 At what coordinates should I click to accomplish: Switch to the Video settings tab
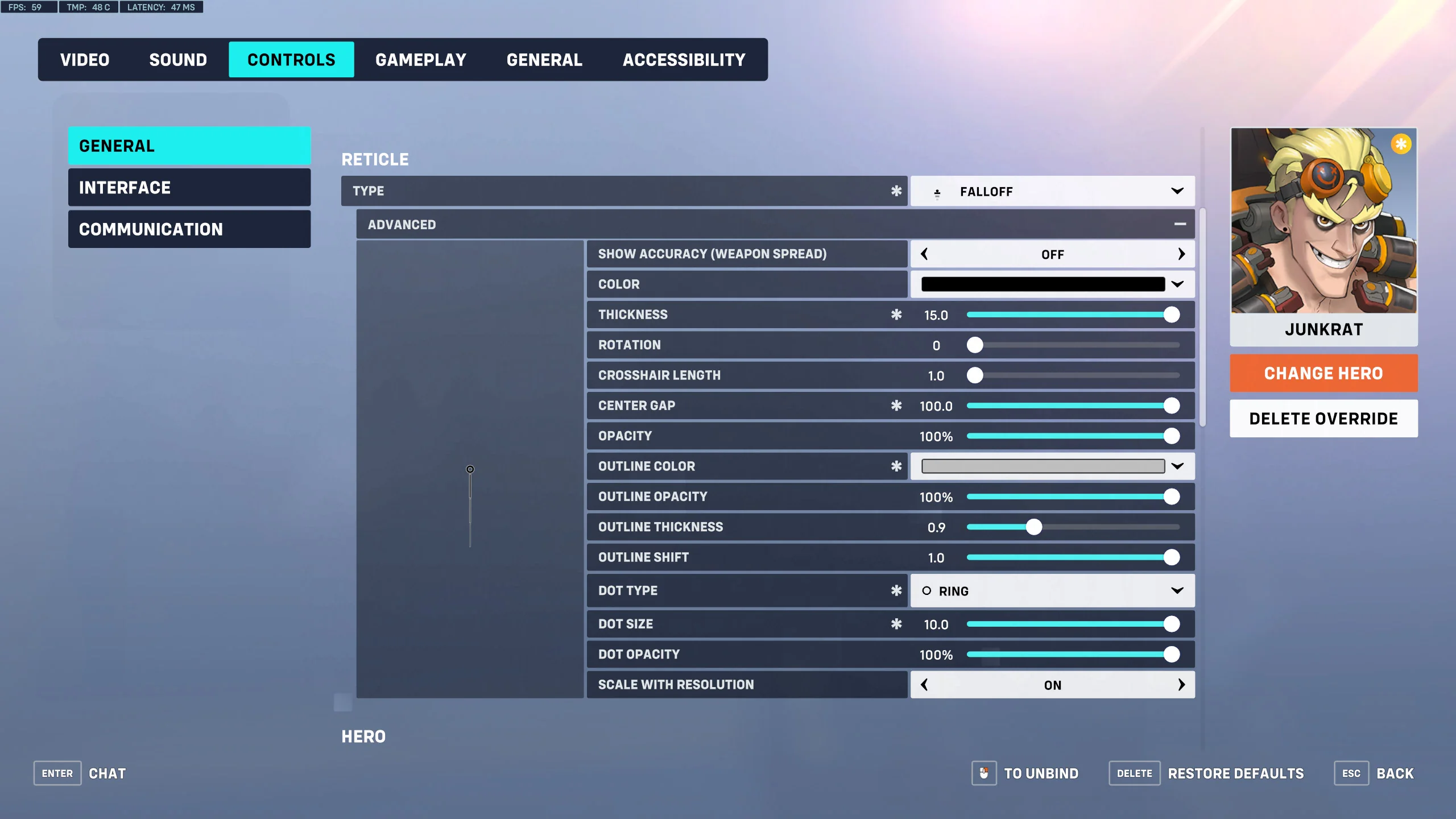click(85, 60)
